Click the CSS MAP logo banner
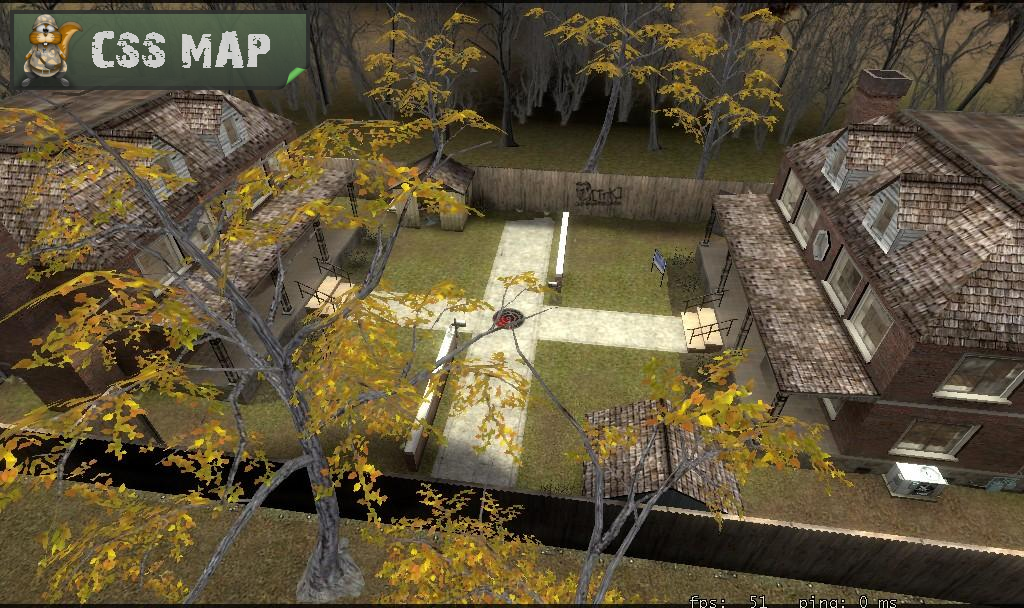This screenshot has width=1024, height=608. pyautogui.click(x=160, y=50)
